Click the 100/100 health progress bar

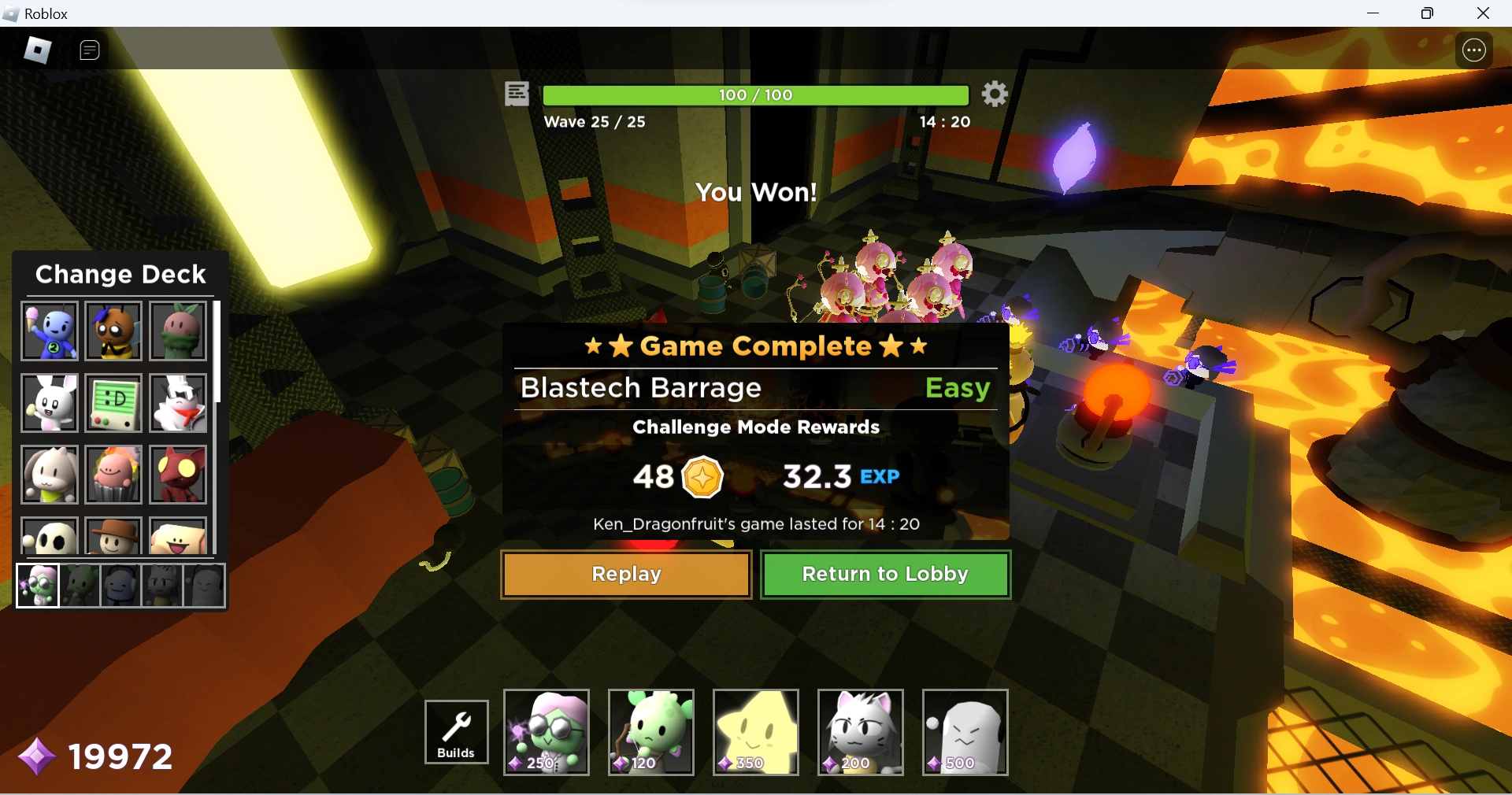pos(754,94)
